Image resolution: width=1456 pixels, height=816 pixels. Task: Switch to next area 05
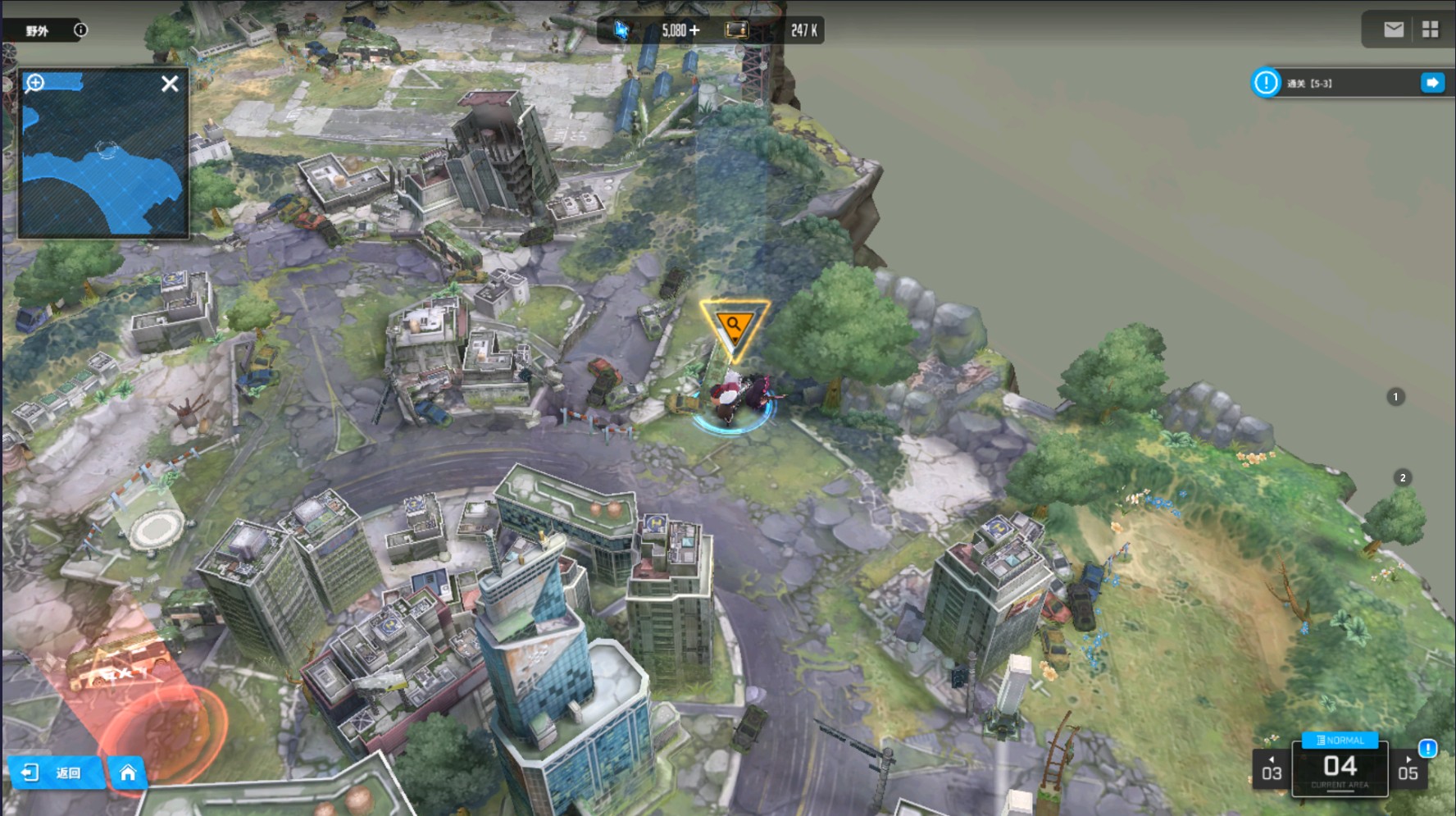tap(1408, 770)
